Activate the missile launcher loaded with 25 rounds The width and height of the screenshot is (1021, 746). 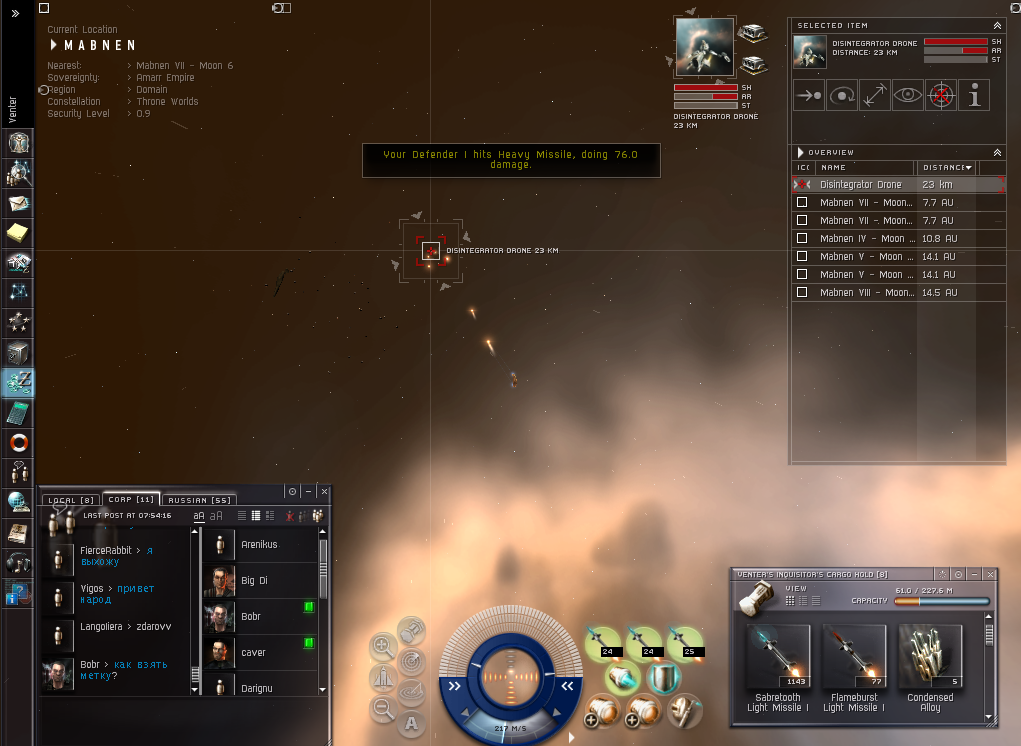(685, 642)
